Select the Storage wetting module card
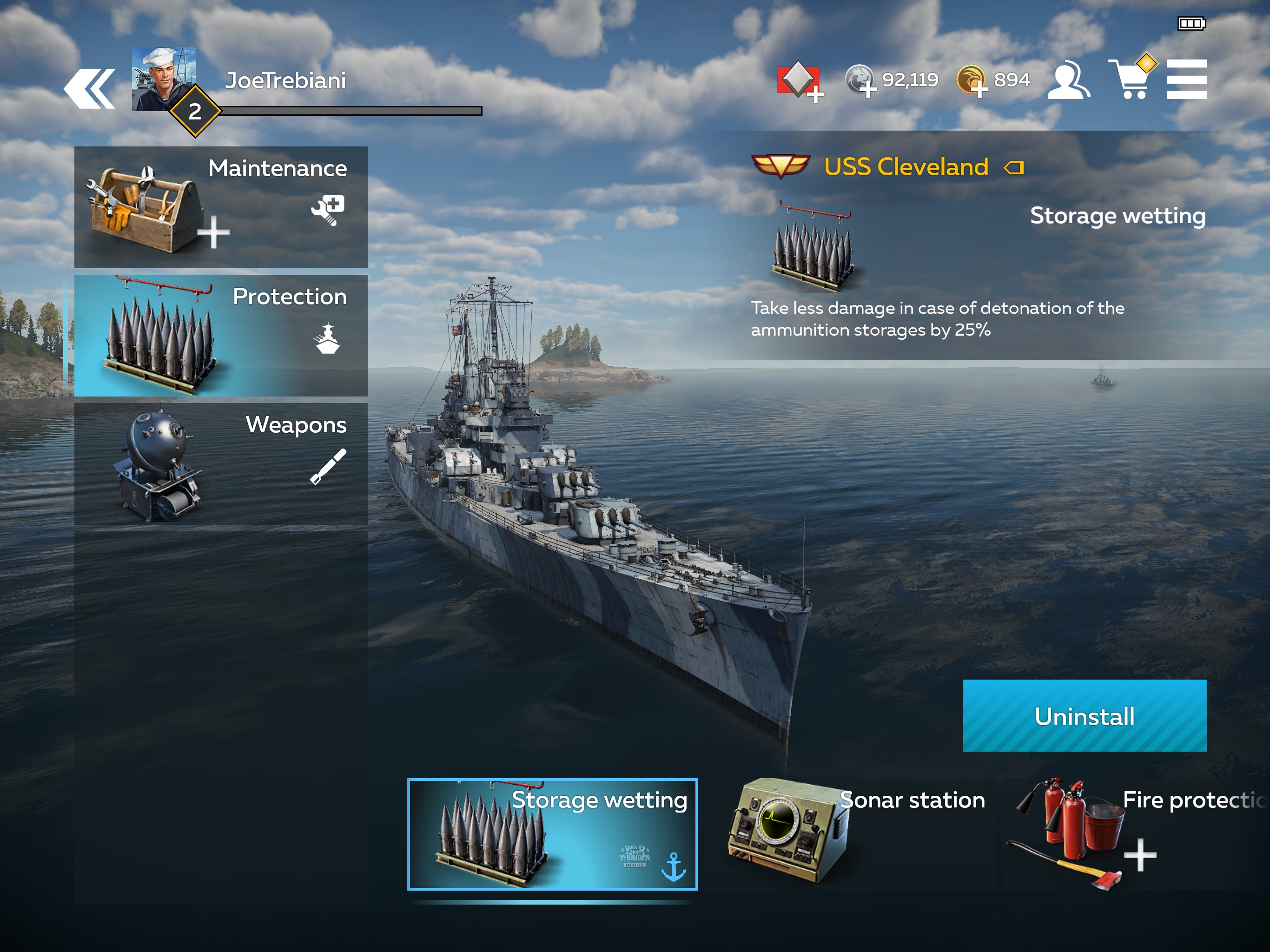 (x=552, y=834)
